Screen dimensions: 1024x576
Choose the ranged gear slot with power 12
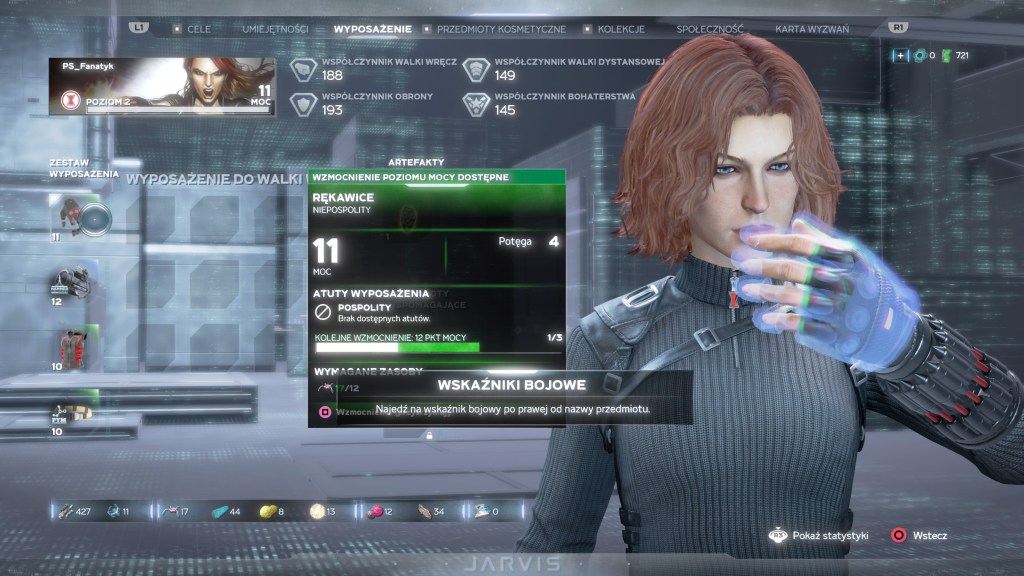pyautogui.click(x=72, y=283)
